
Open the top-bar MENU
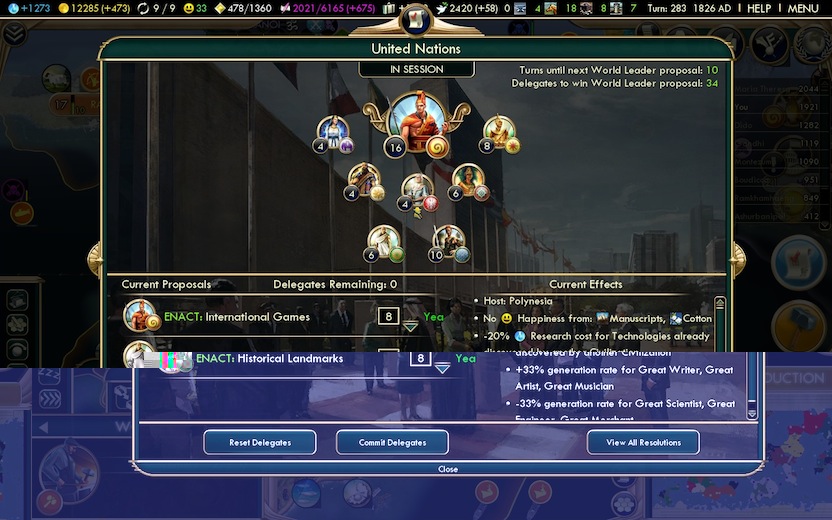point(802,8)
